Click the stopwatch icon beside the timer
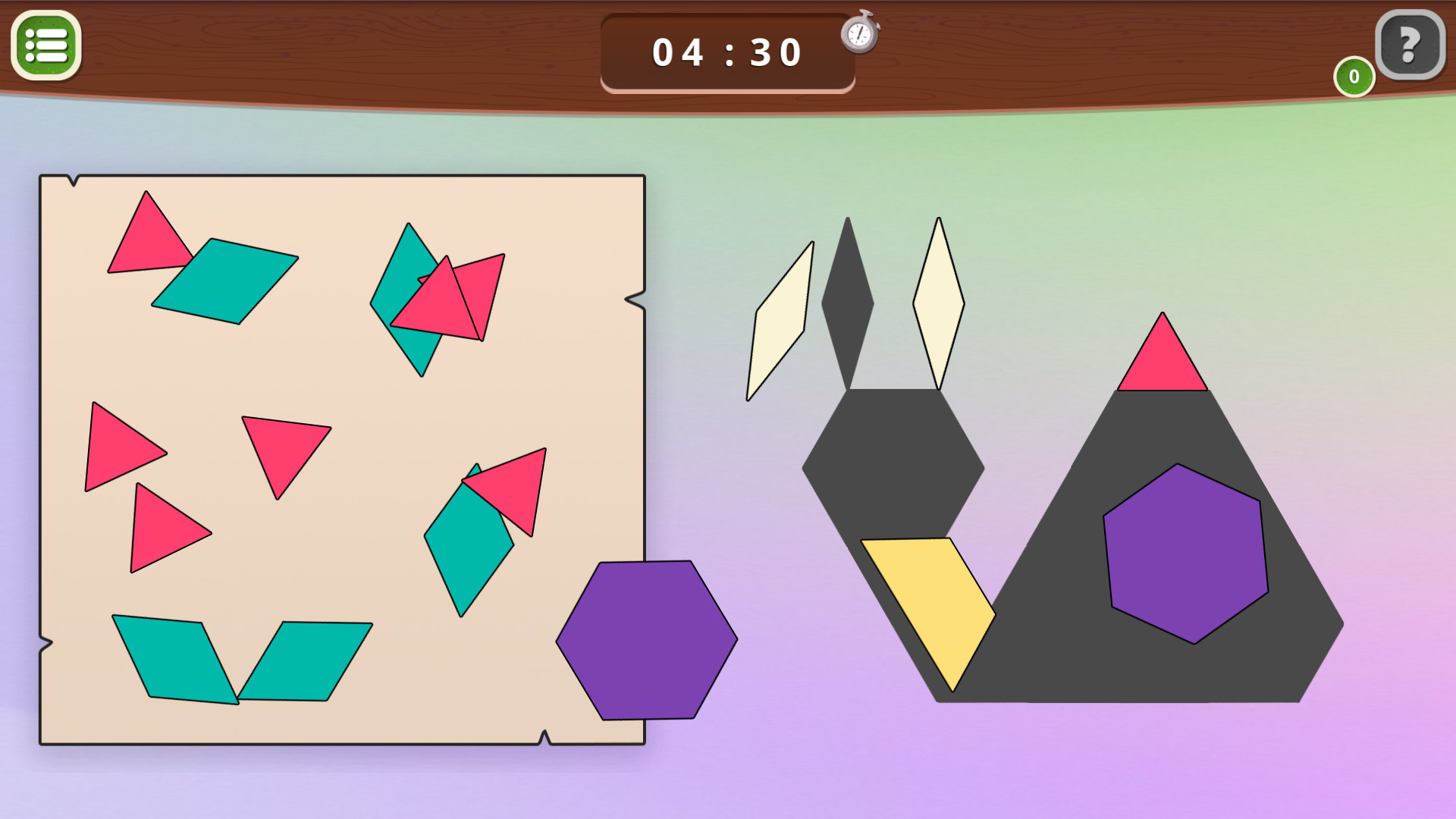Image resolution: width=1456 pixels, height=819 pixels. [x=859, y=34]
